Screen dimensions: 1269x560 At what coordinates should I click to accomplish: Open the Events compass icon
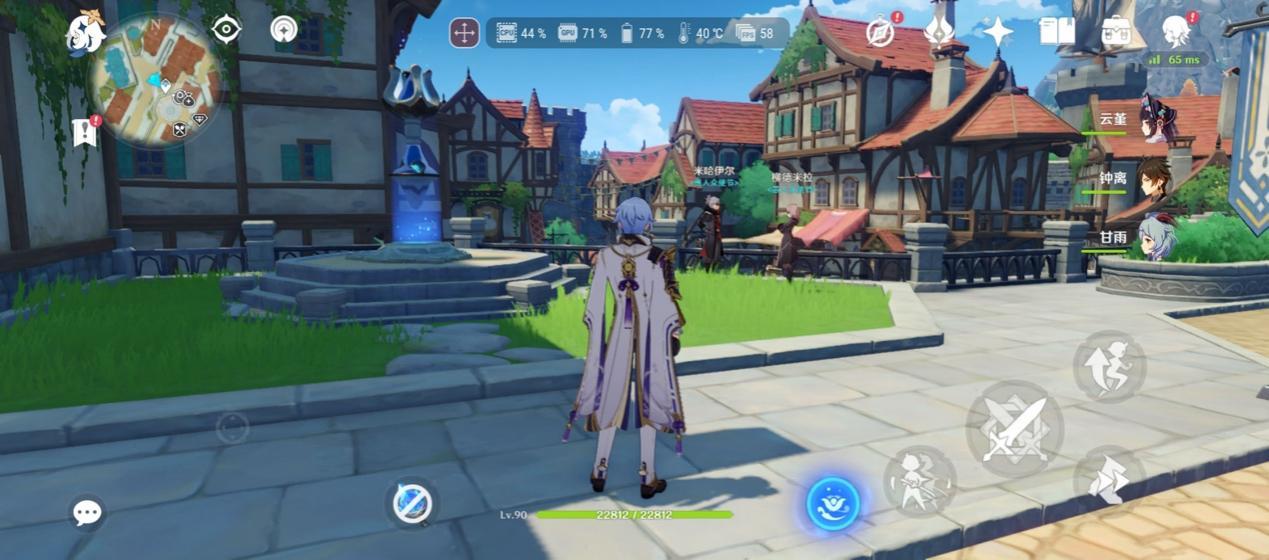[880, 32]
